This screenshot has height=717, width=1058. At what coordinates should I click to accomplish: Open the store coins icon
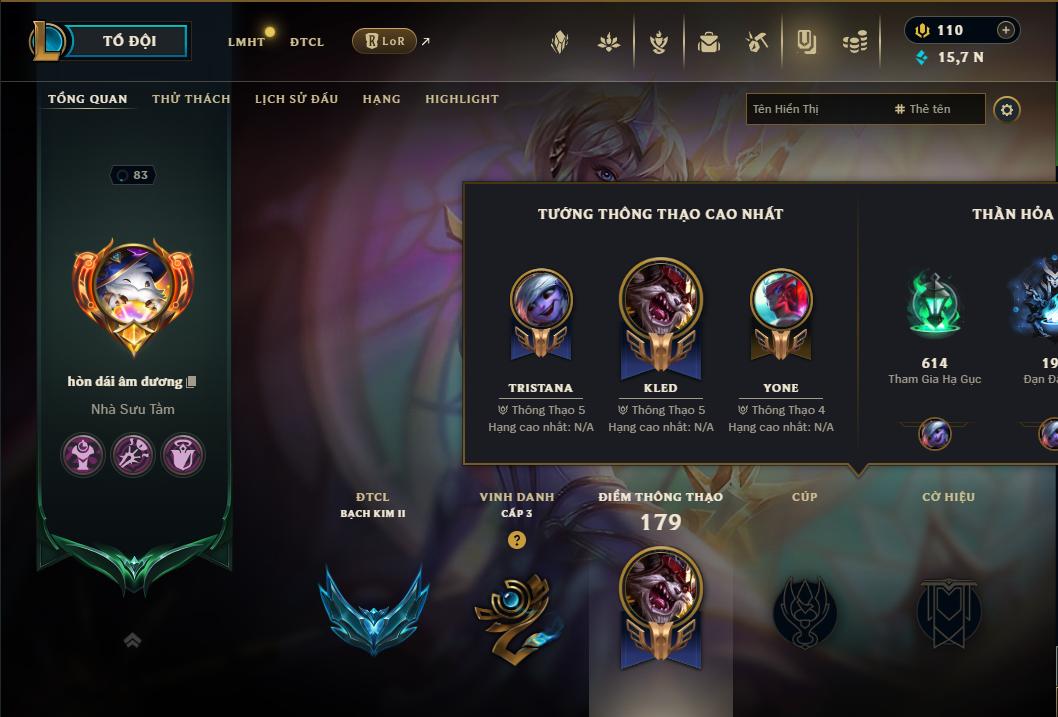[x=854, y=42]
